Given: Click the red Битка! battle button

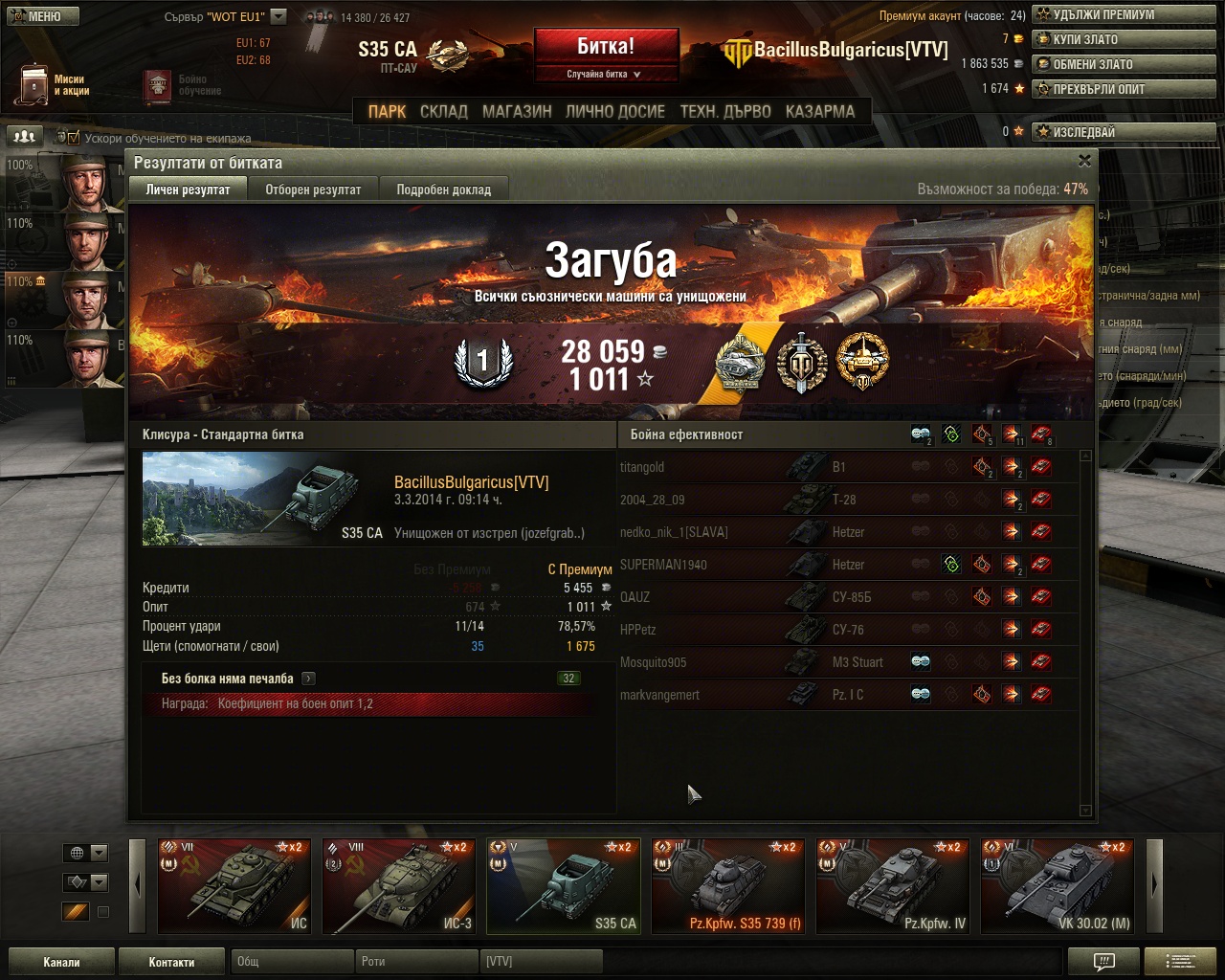Looking at the screenshot, I should pyautogui.click(x=606, y=48).
